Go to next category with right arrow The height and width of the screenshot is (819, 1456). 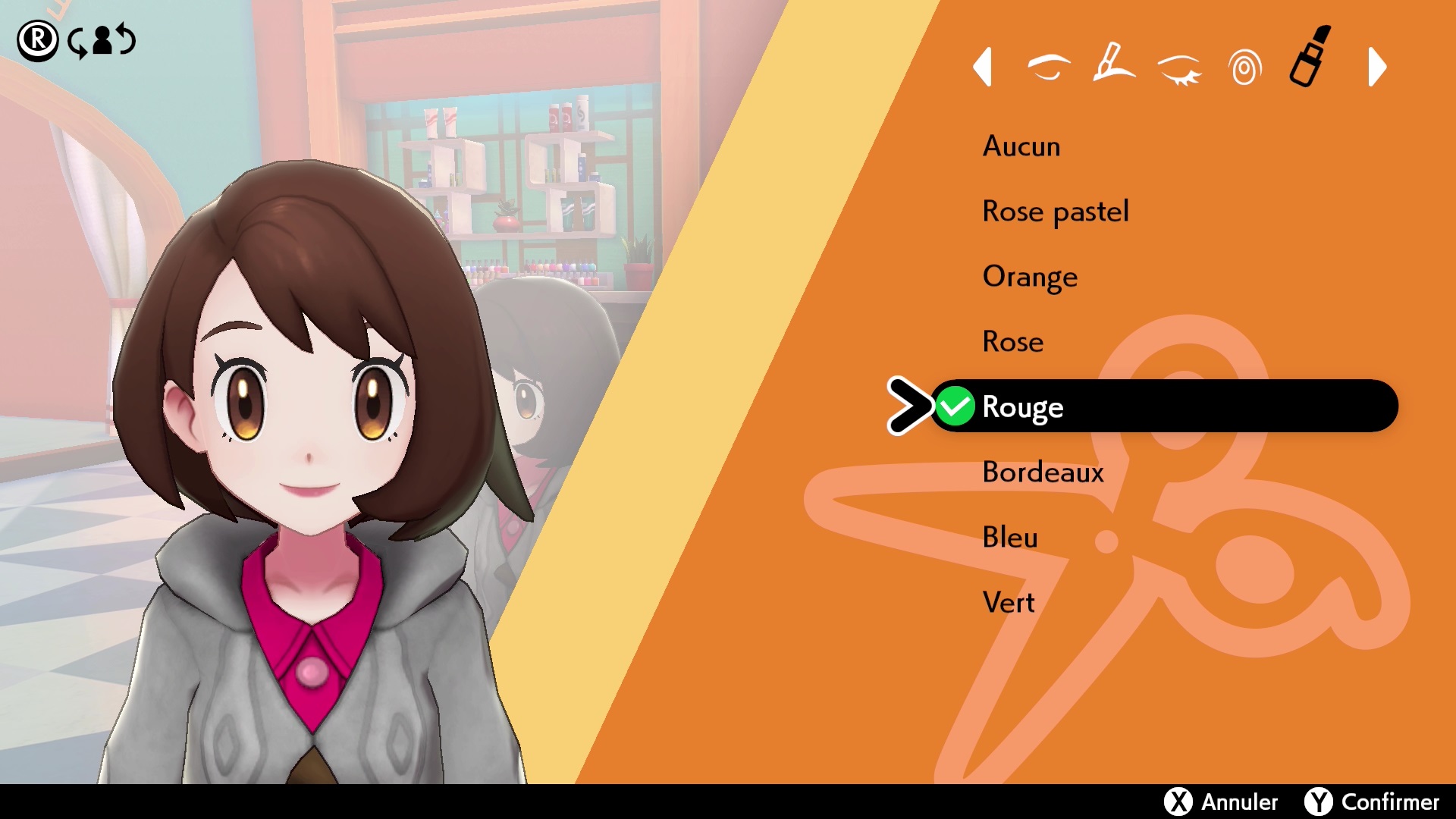click(x=1377, y=67)
